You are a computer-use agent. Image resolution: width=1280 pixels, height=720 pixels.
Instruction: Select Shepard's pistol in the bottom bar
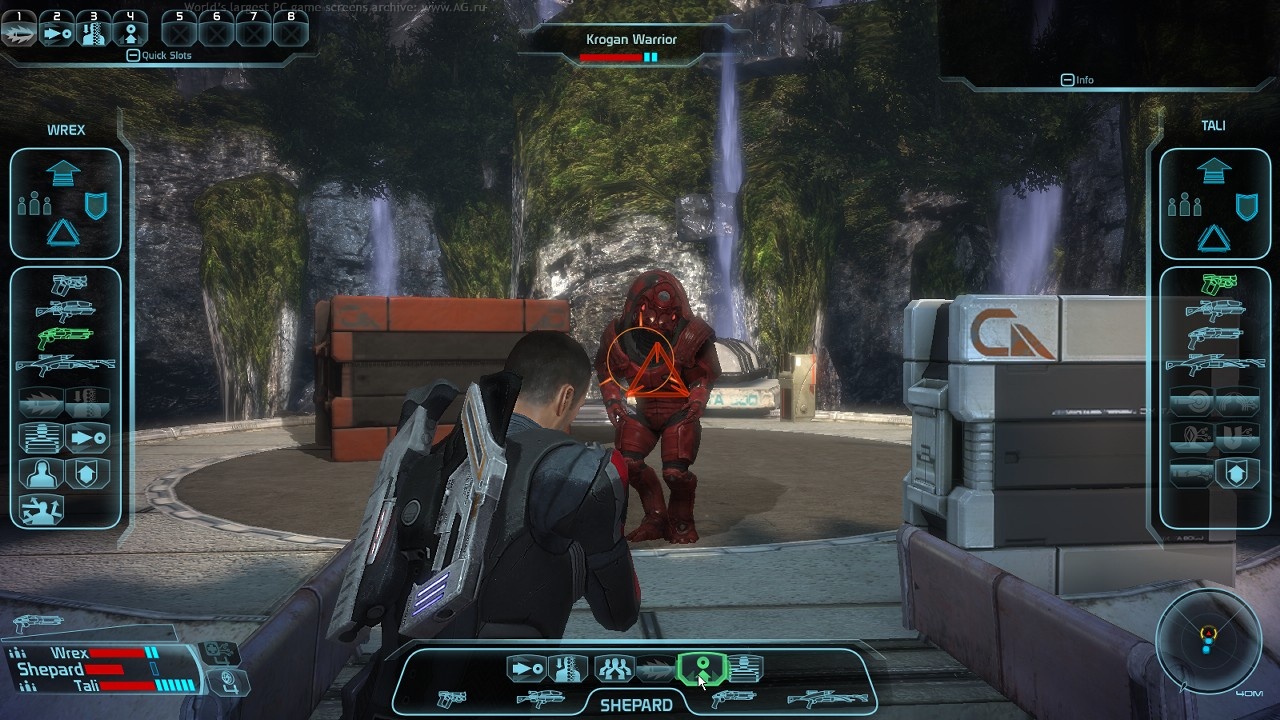[452, 699]
